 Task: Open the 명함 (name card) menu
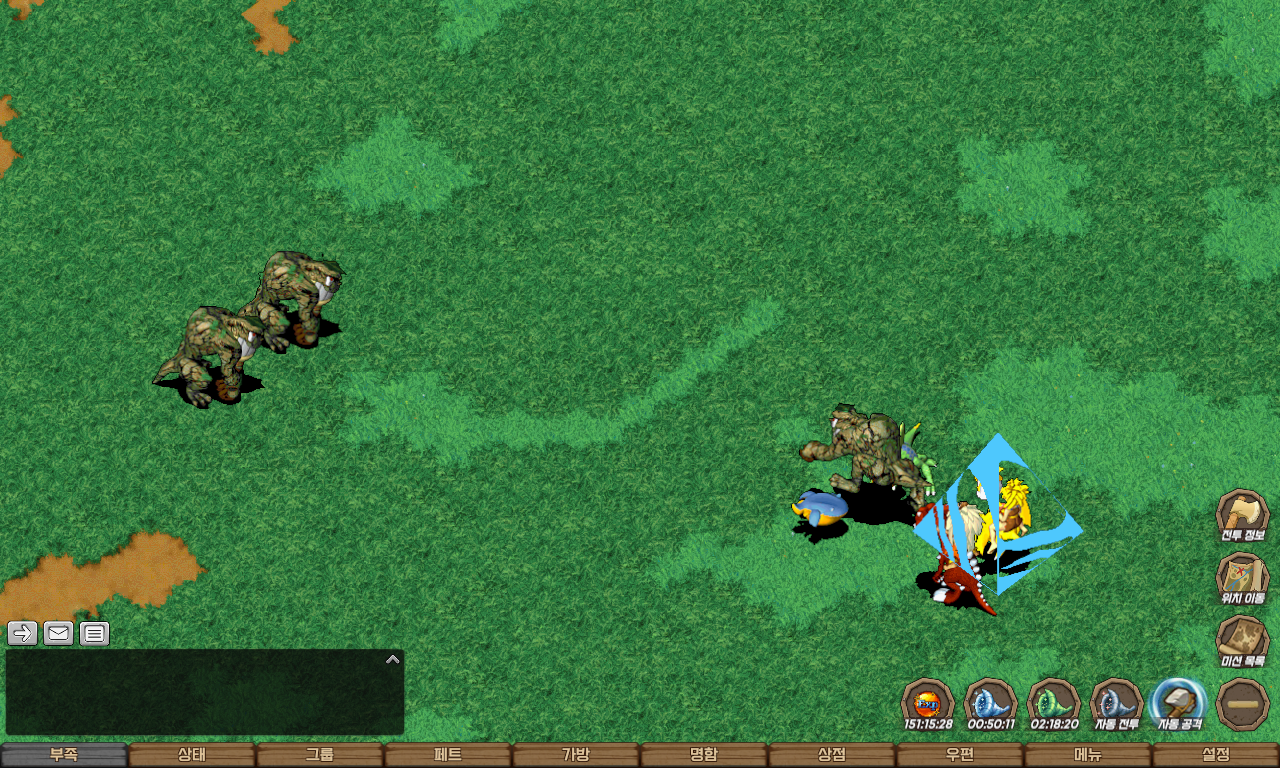704,755
